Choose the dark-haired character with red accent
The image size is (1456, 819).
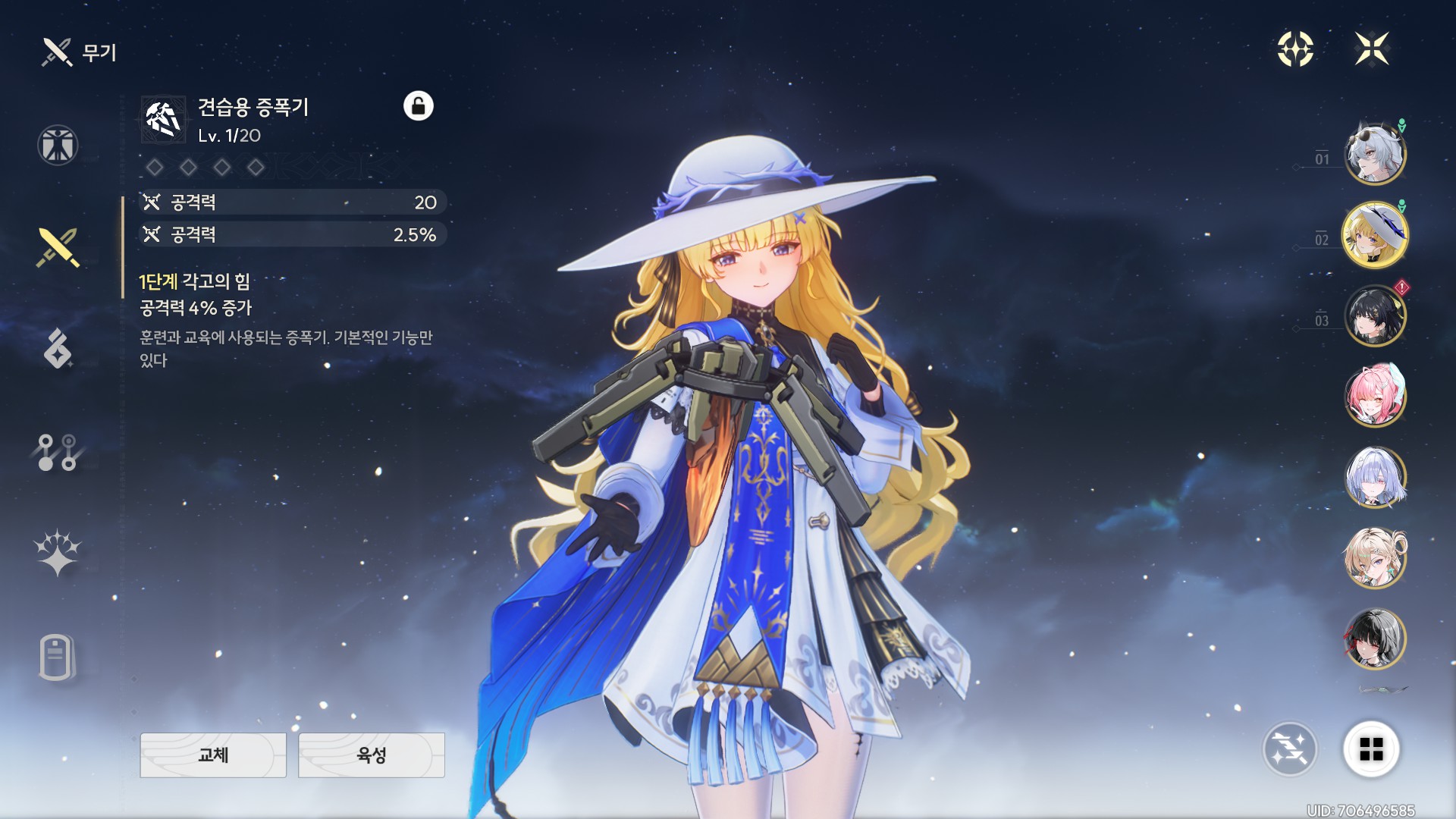point(1375,639)
